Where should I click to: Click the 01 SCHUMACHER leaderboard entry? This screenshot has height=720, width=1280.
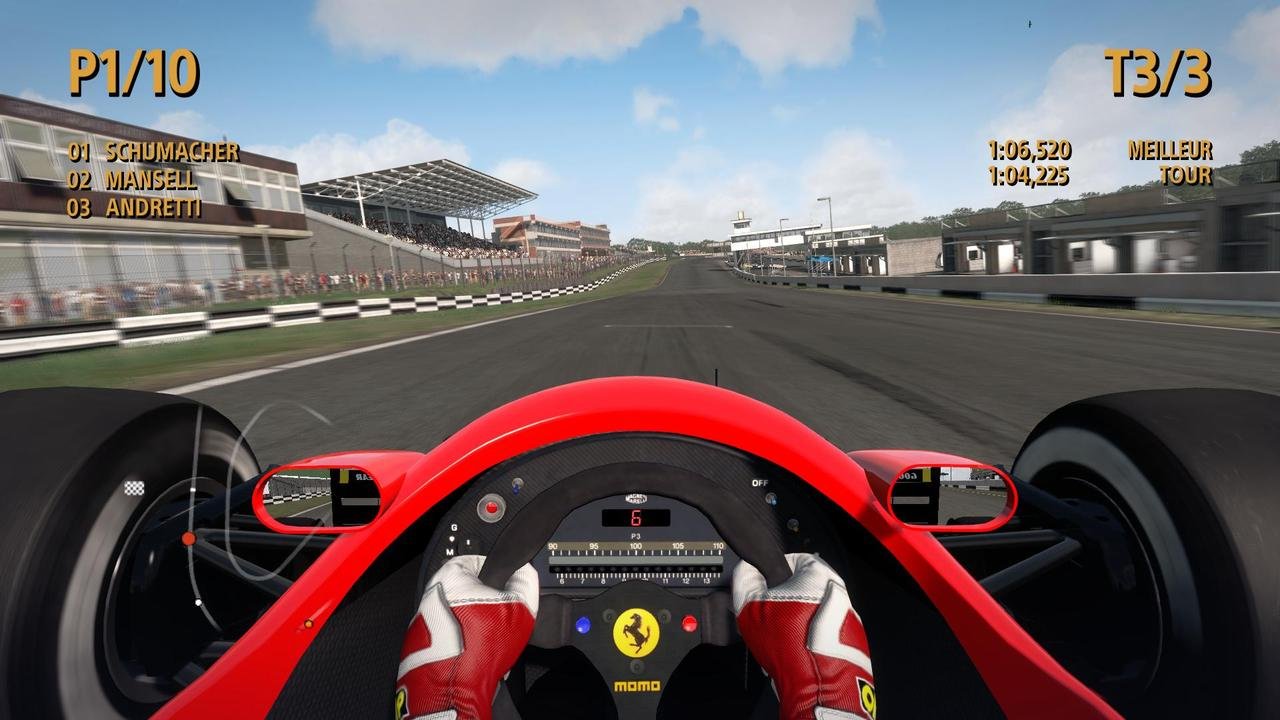tap(155, 153)
